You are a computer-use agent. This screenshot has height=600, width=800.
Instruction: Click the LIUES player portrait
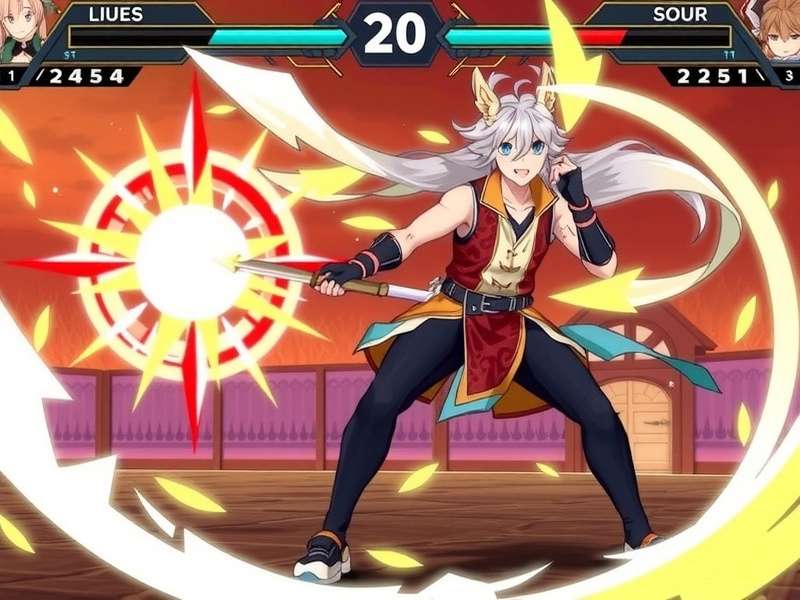tap(22, 30)
